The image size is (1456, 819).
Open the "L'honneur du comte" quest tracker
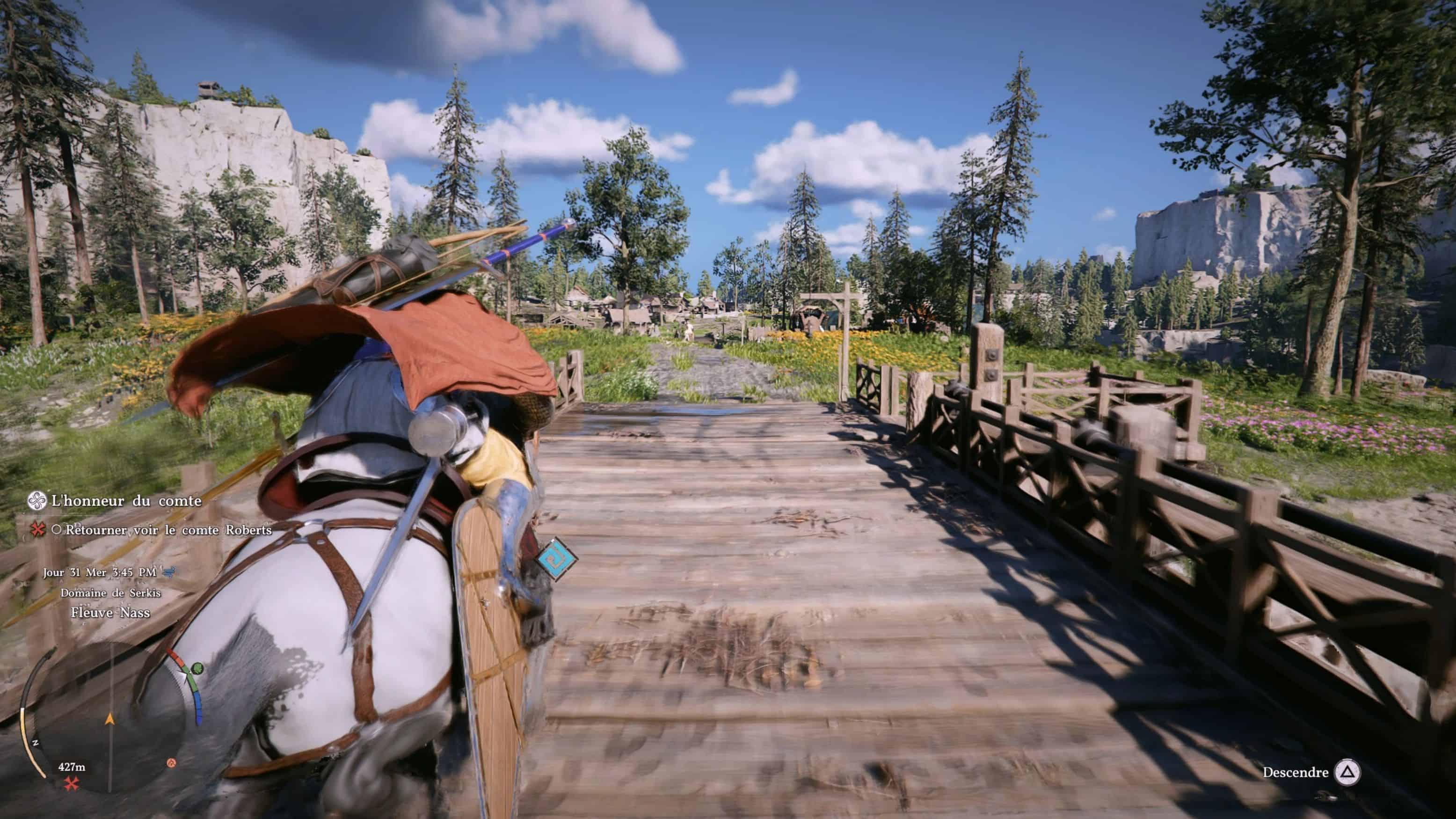point(126,501)
